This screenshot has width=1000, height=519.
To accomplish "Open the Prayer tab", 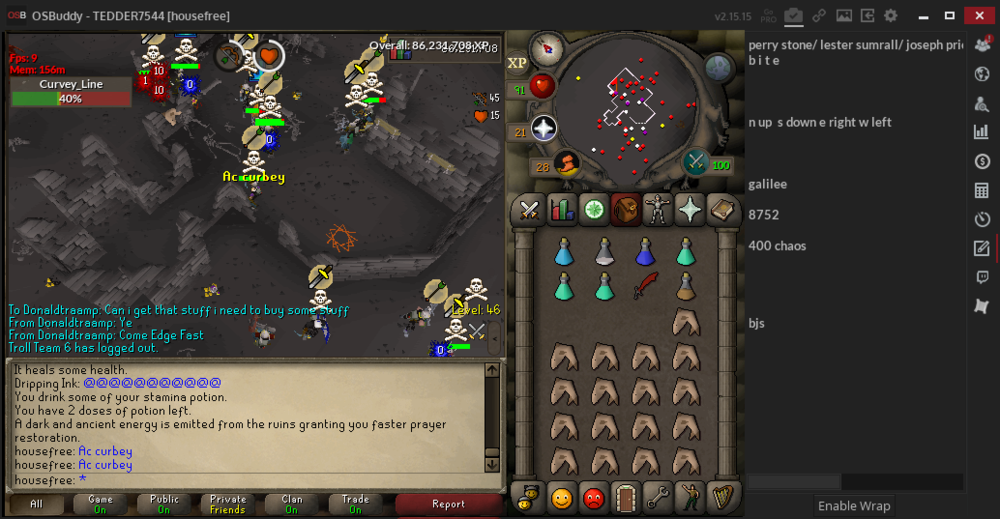I will coord(690,211).
